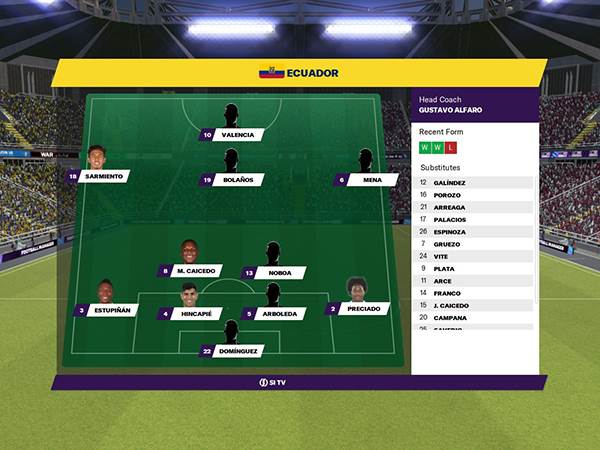Choose right-back Preciado
Viewport: 600px width, 450px height.
click(x=361, y=310)
